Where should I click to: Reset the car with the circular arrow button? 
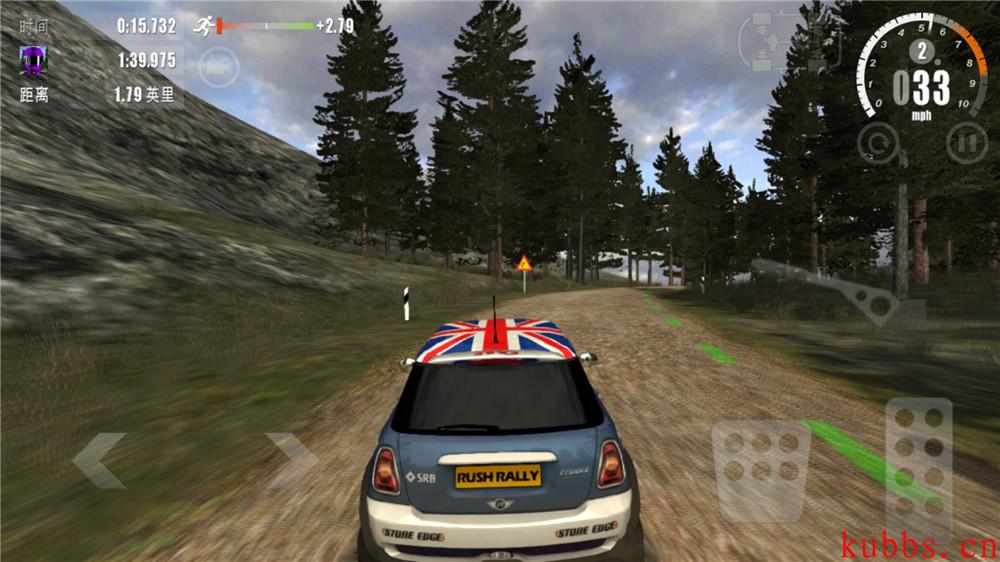point(878,143)
